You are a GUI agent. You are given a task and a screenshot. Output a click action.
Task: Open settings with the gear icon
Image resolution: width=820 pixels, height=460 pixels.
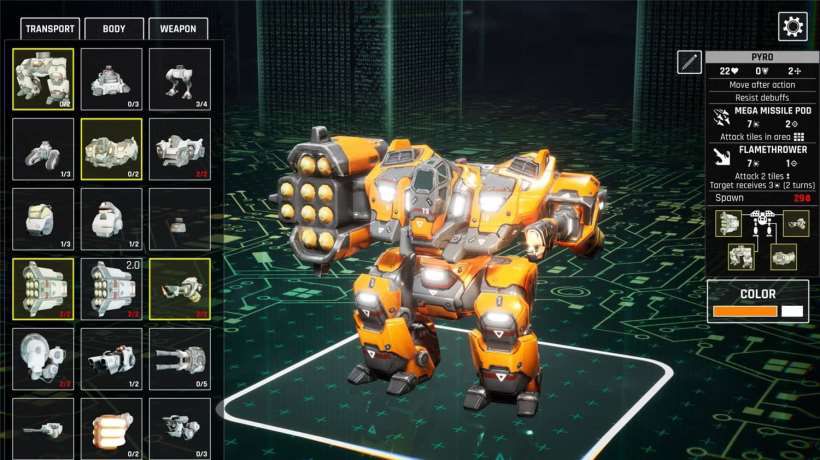(x=792, y=27)
